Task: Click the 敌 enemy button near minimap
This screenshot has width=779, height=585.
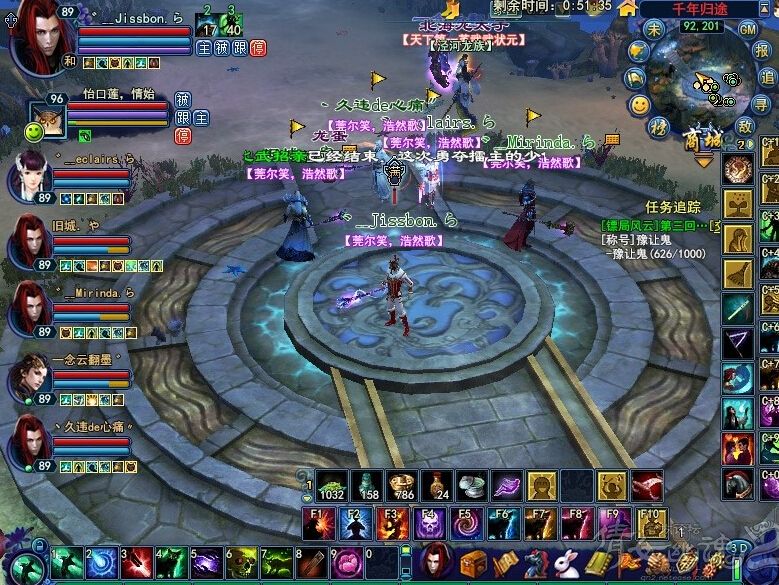Action: 744,126
